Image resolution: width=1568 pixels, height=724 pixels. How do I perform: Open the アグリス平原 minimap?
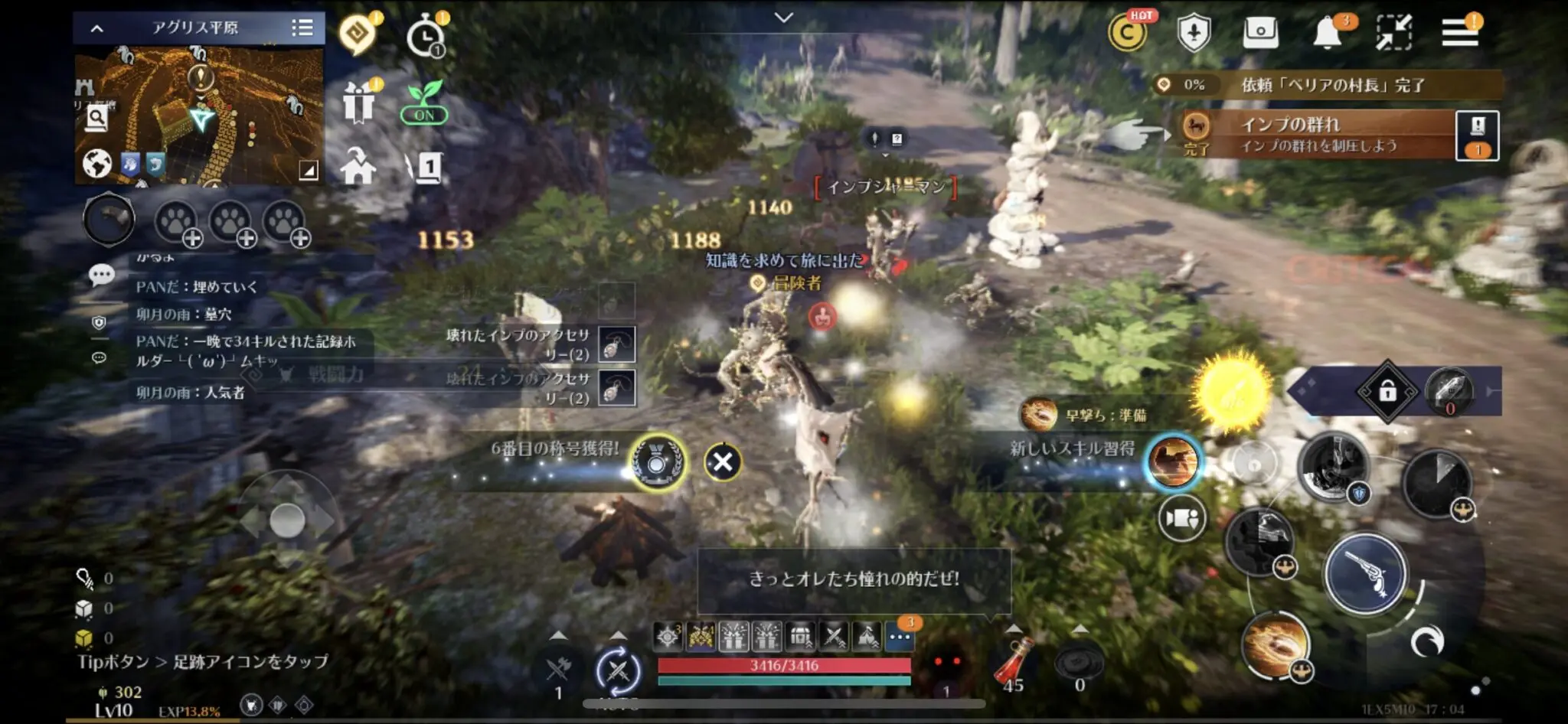click(199, 115)
